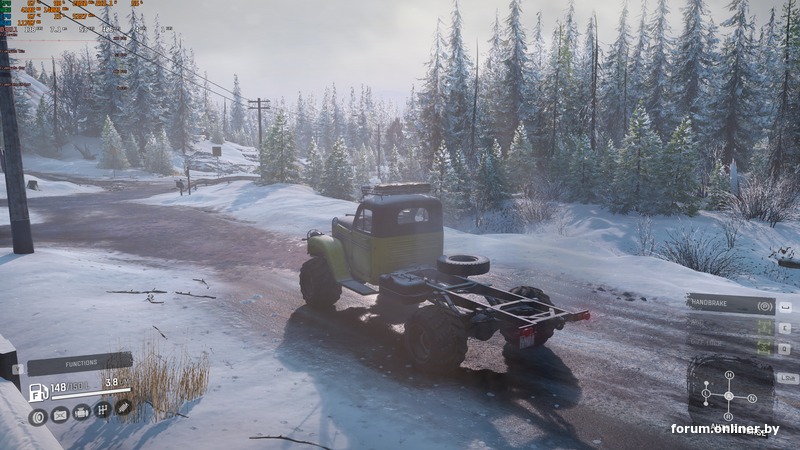Toggle the Handbrake
This screenshot has height=450, width=800.
click(x=731, y=304)
